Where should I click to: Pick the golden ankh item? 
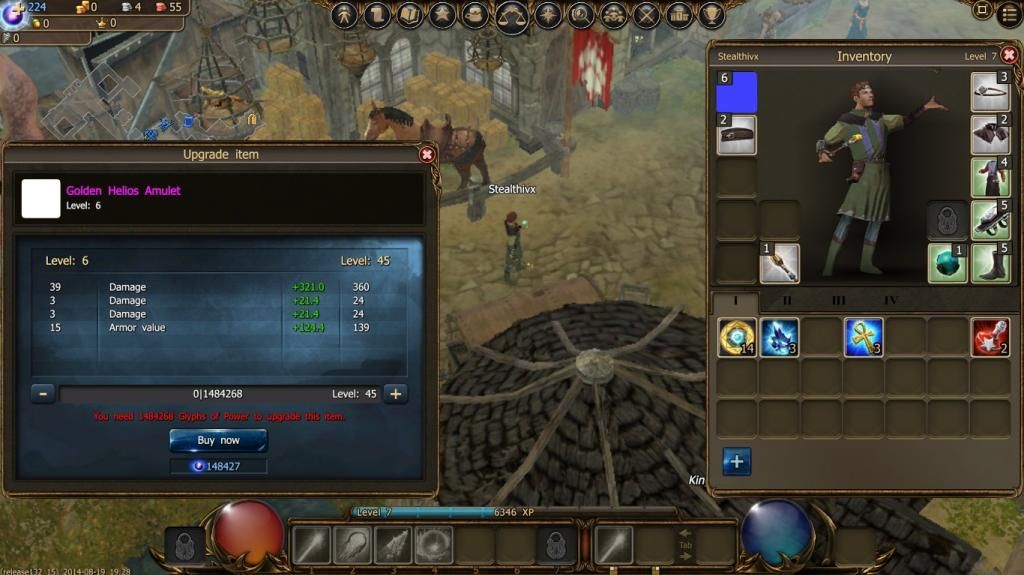[x=863, y=337]
